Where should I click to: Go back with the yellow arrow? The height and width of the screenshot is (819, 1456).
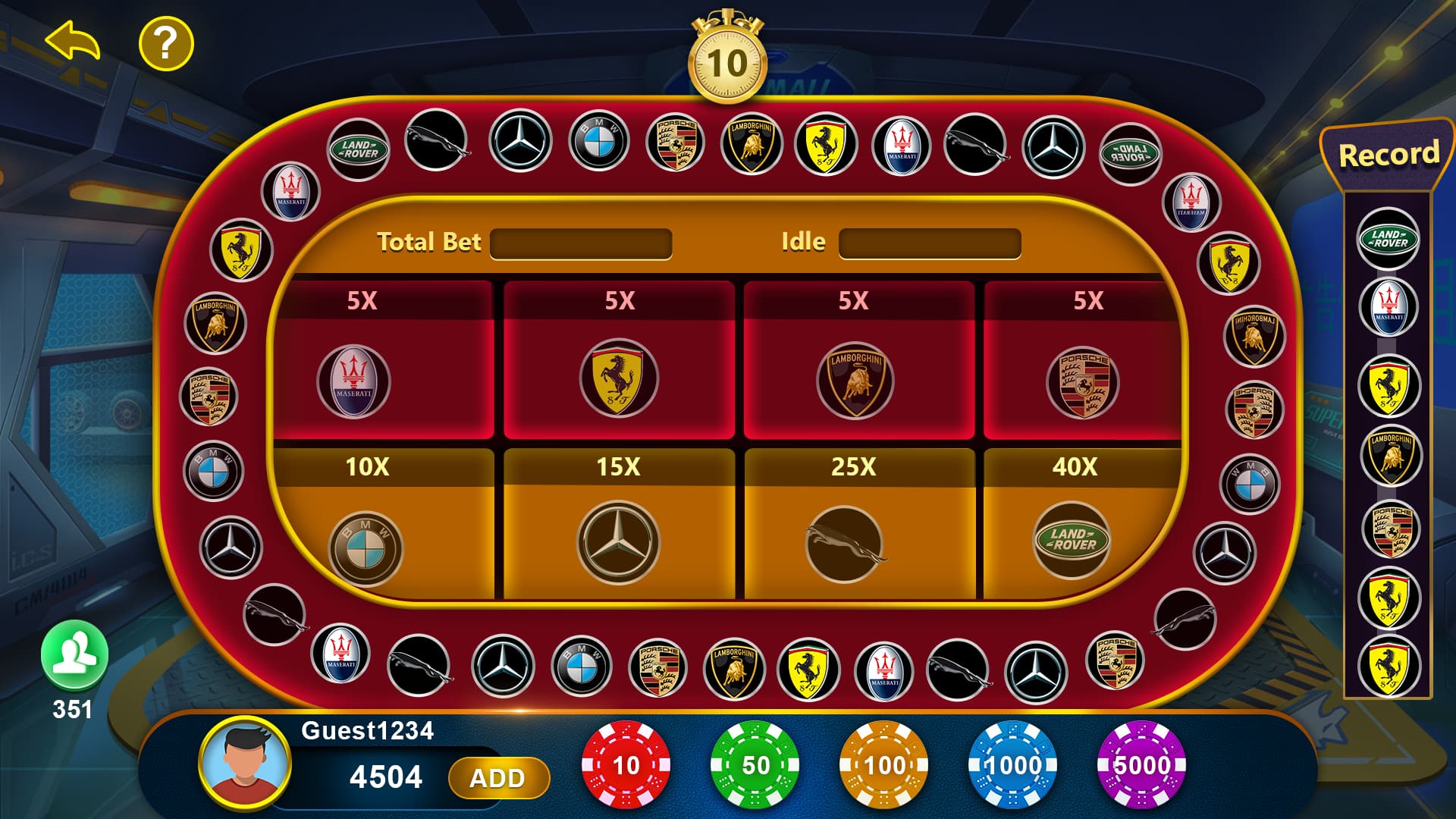coord(73,41)
